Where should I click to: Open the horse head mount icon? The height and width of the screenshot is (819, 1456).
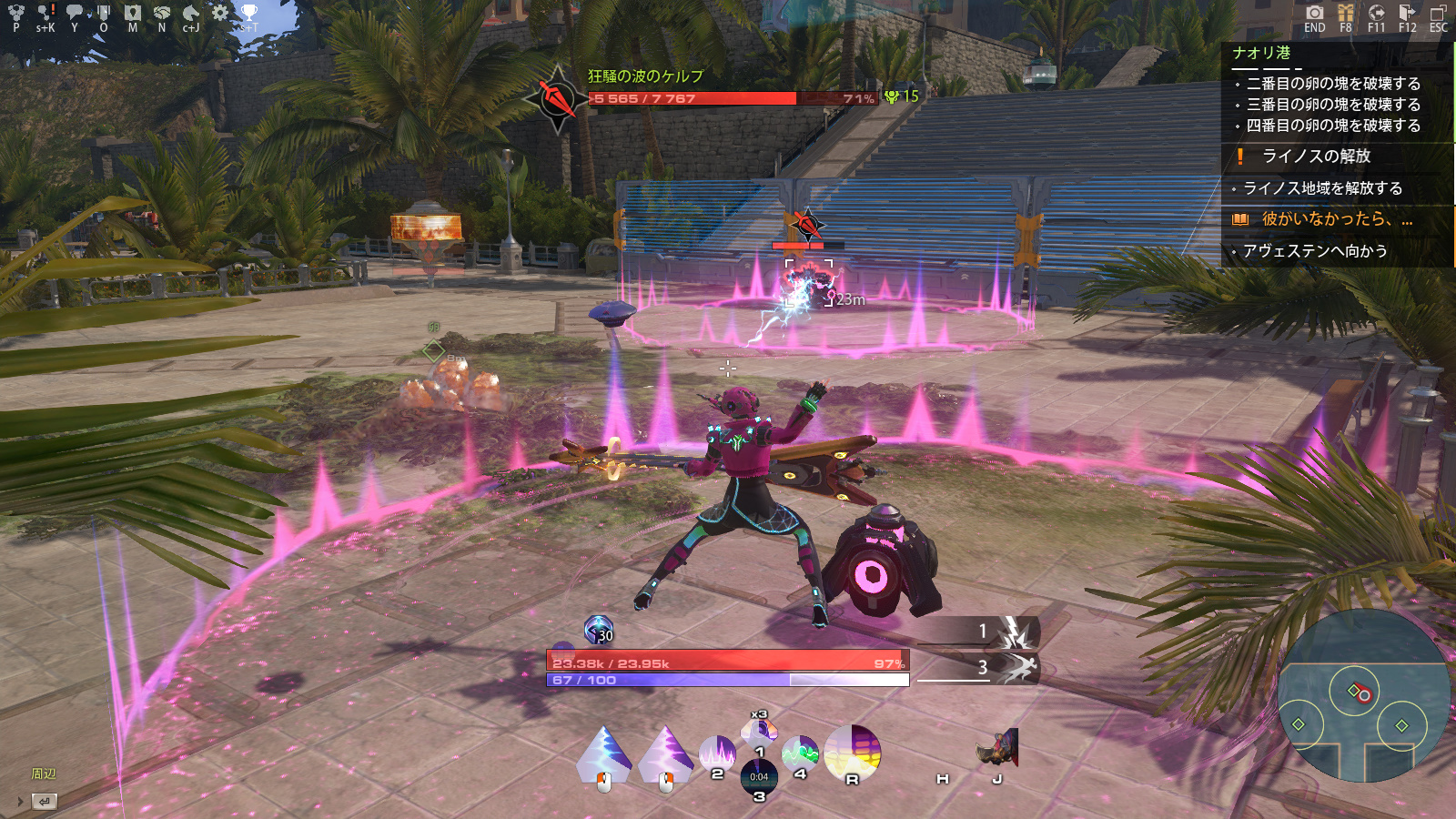click(x=190, y=13)
